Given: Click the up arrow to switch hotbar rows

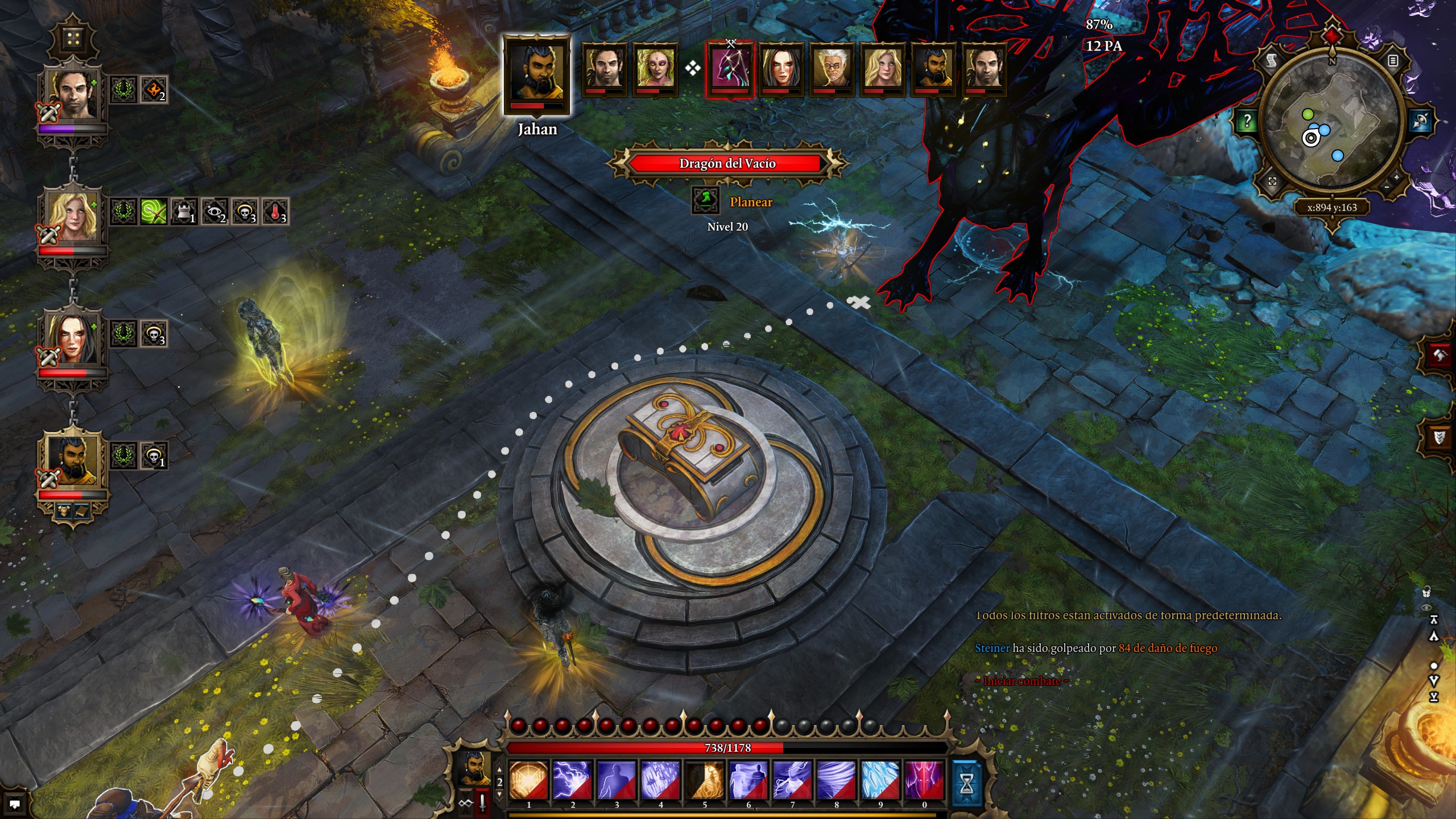Looking at the screenshot, I should tap(499, 770).
